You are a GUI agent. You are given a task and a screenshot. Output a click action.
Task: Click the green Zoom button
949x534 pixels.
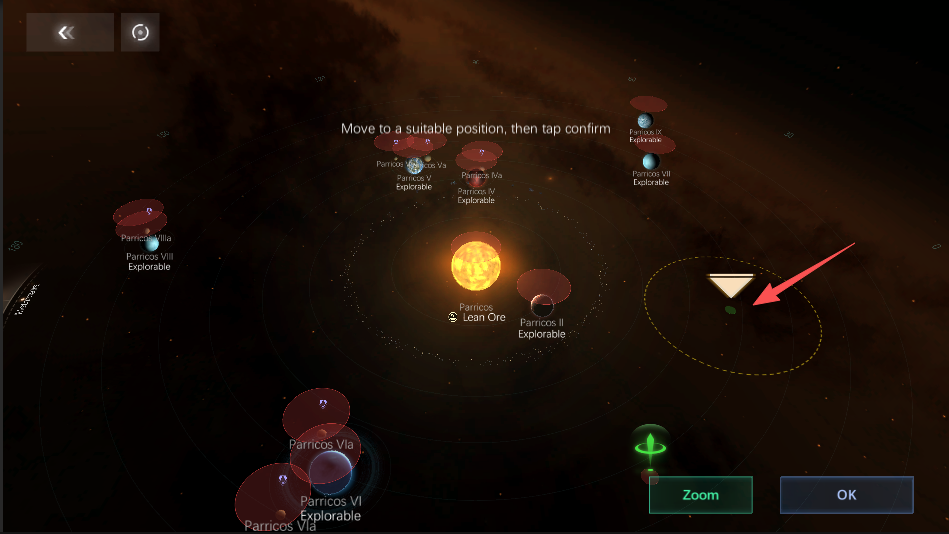click(700, 495)
